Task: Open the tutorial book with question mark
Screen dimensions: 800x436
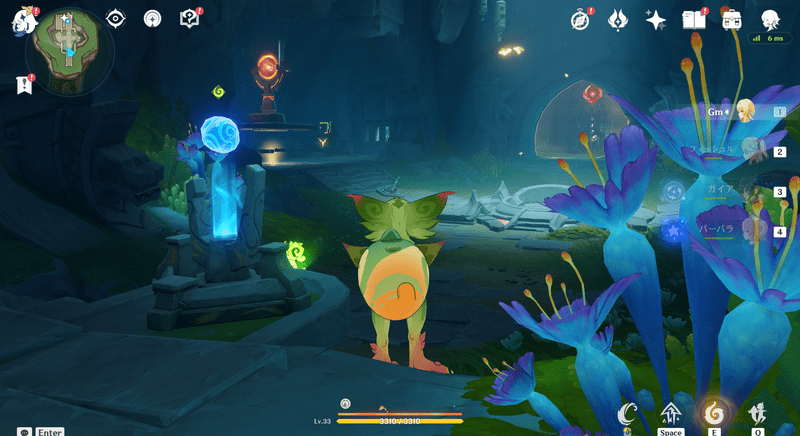Action: pyautogui.click(x=189, y=19)
